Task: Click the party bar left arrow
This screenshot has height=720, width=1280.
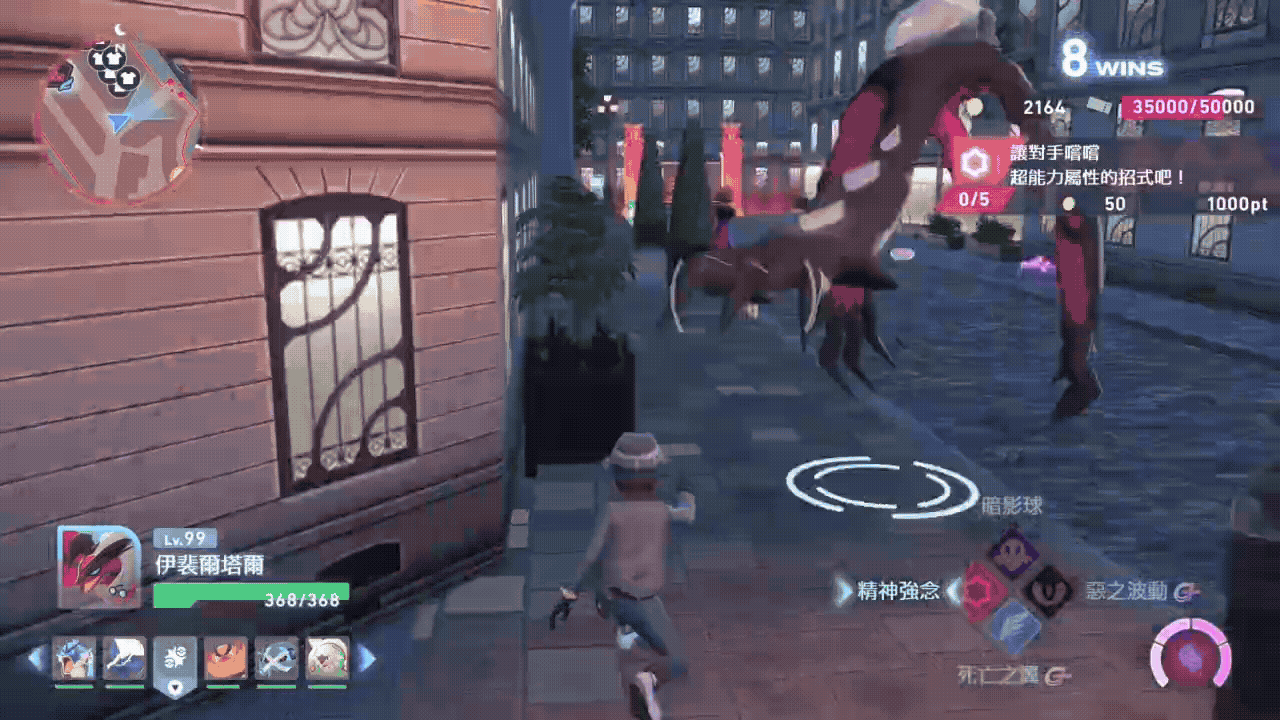Action: point(37,658)
